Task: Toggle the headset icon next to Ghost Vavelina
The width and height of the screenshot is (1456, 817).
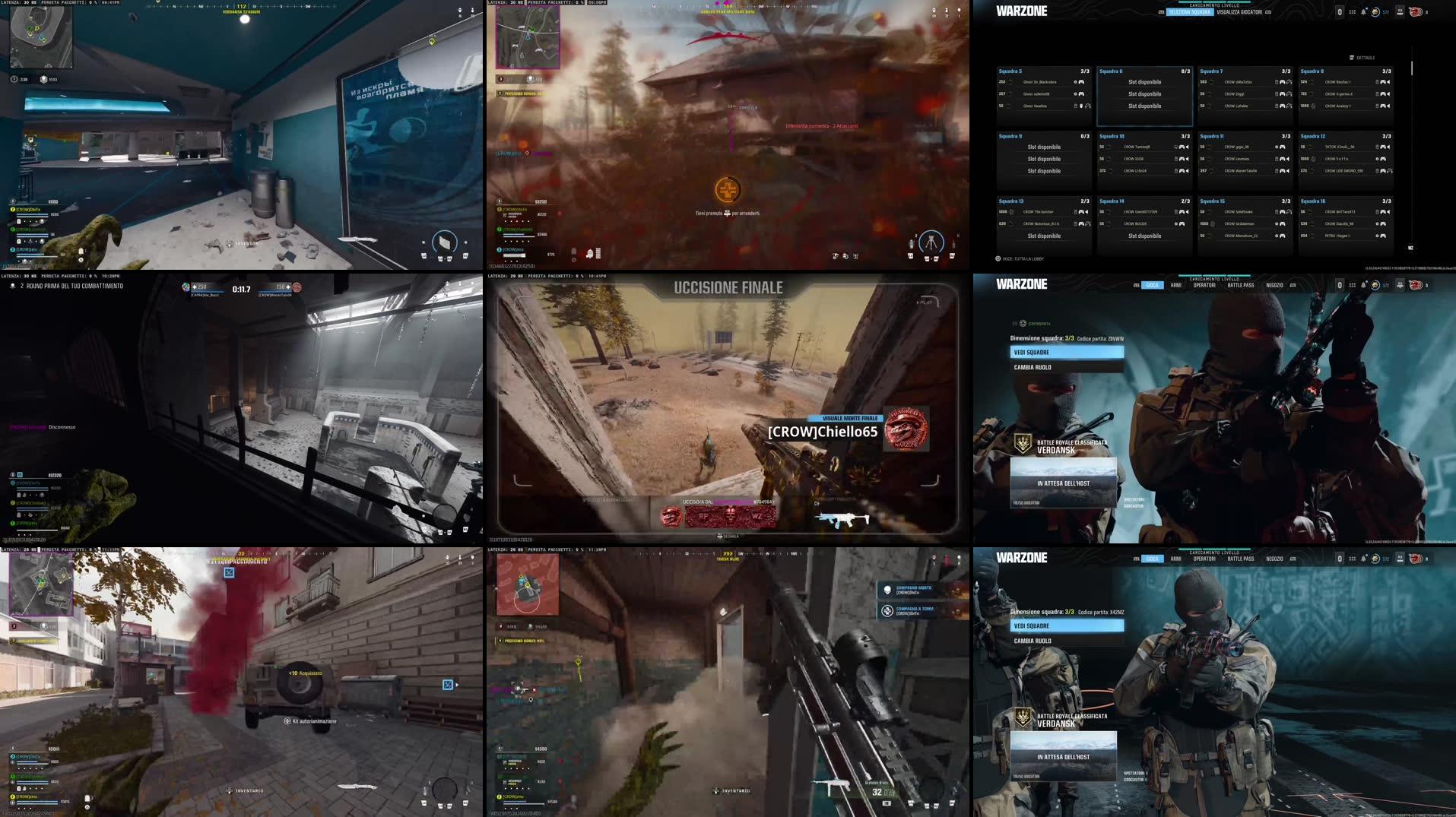Action: 1089,106
